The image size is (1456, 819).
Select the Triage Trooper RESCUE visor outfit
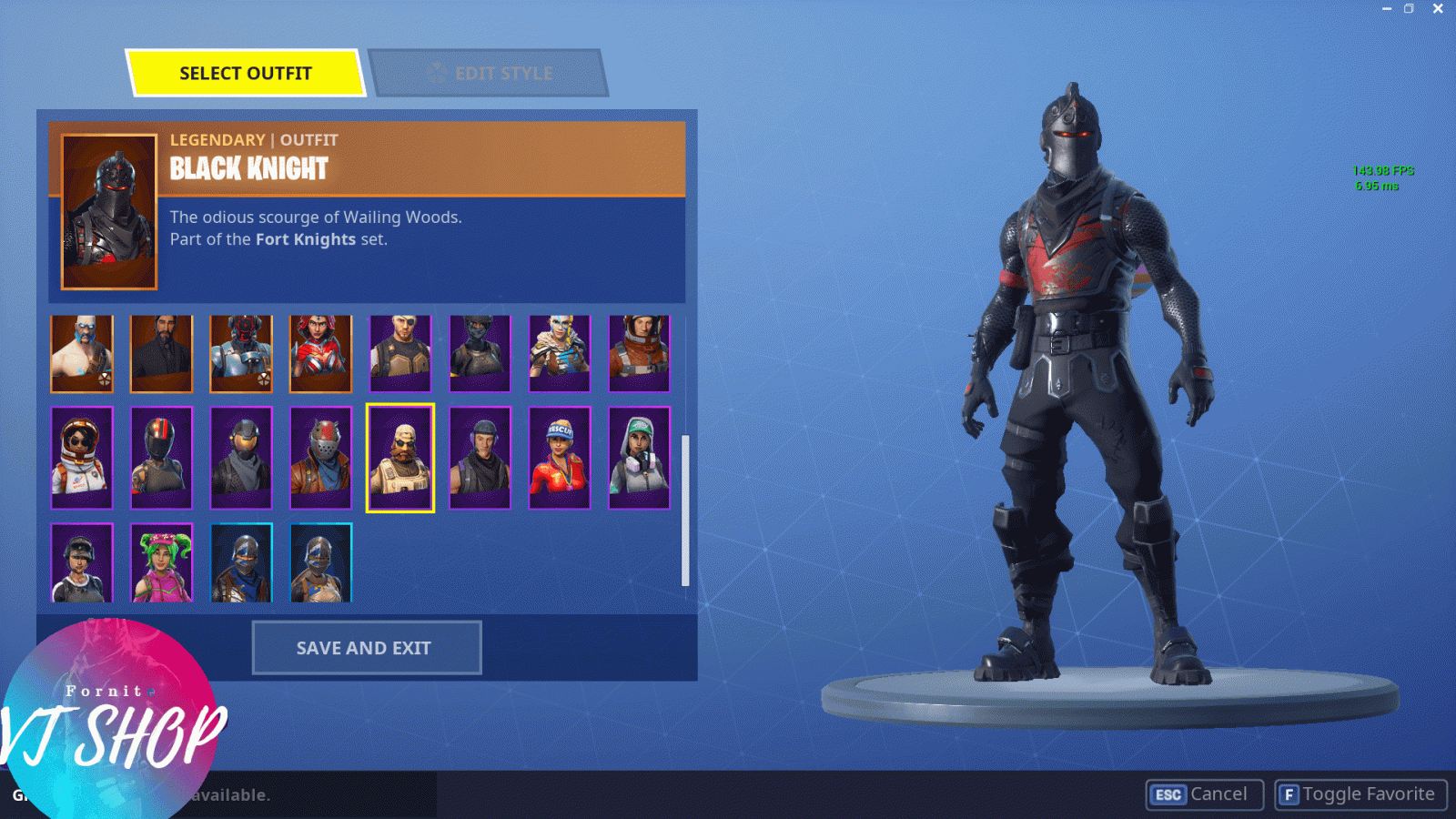pos(559,457)
